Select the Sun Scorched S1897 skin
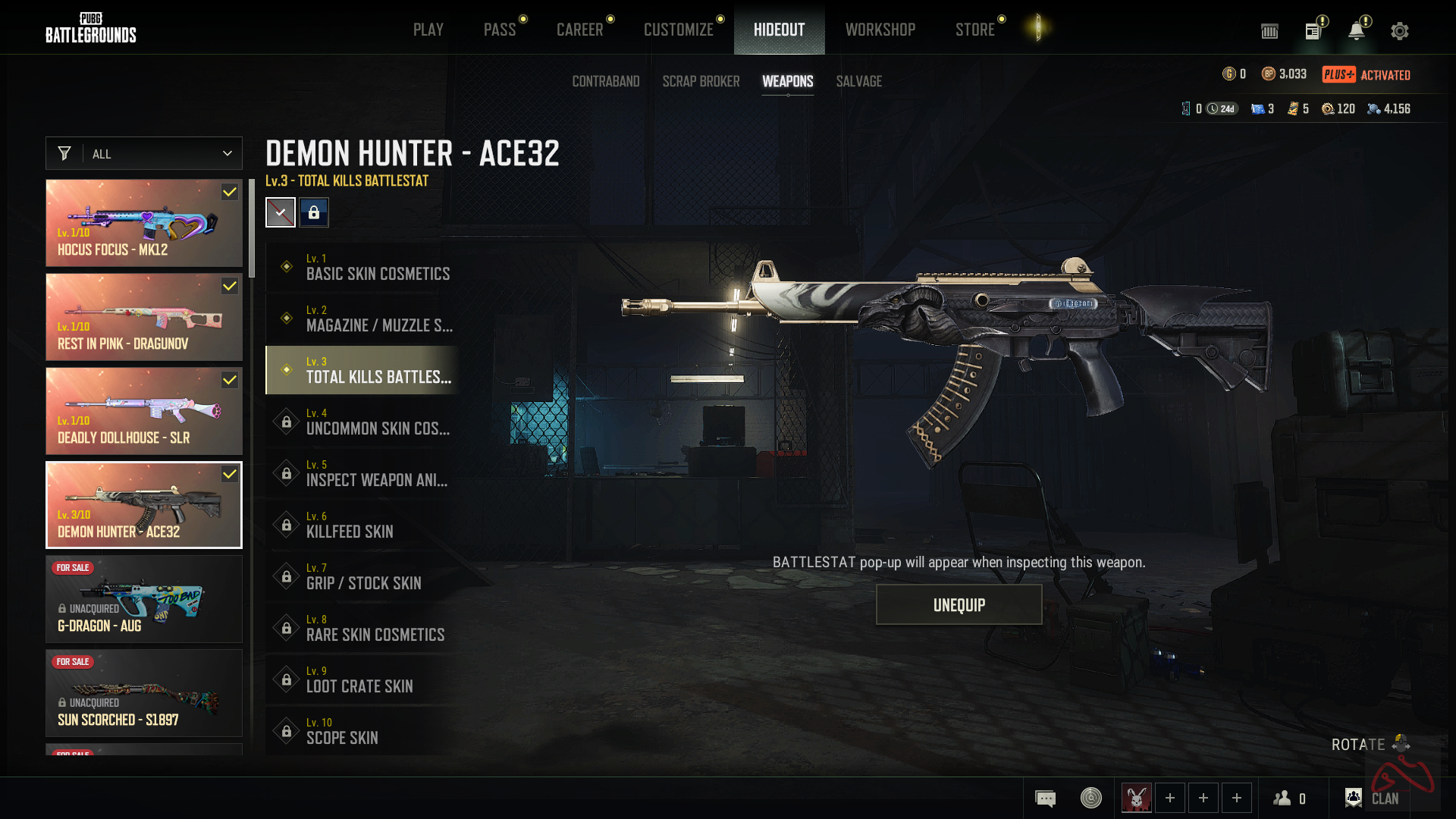This screenshot has width=1456, height=819. point(144,693)
